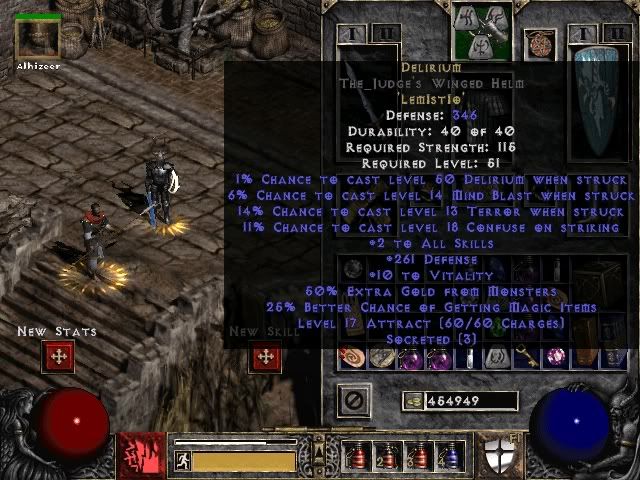Viewport: 640px width, 480px height.
Task: Select the grey rune stone in the inventory
Action: [x=497, y=357]
